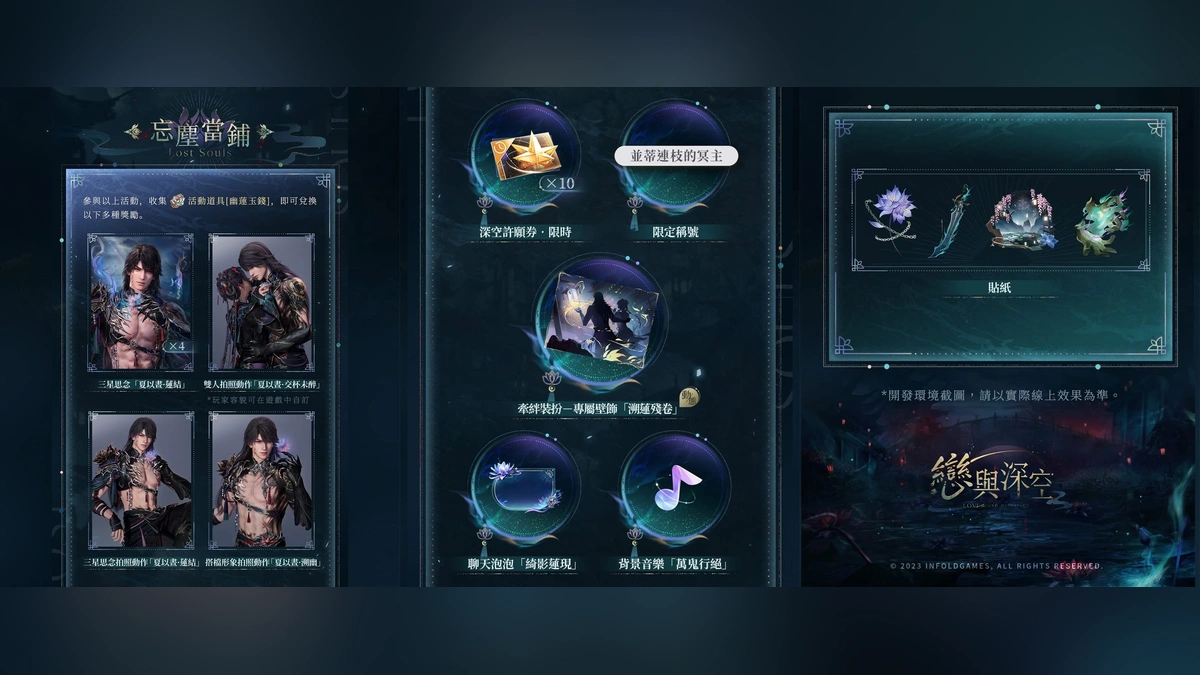Open the duo photo pose 交杯未醉 card
Image resolution: width=1200 pixels, height=675 pixels.
(260, 302)
